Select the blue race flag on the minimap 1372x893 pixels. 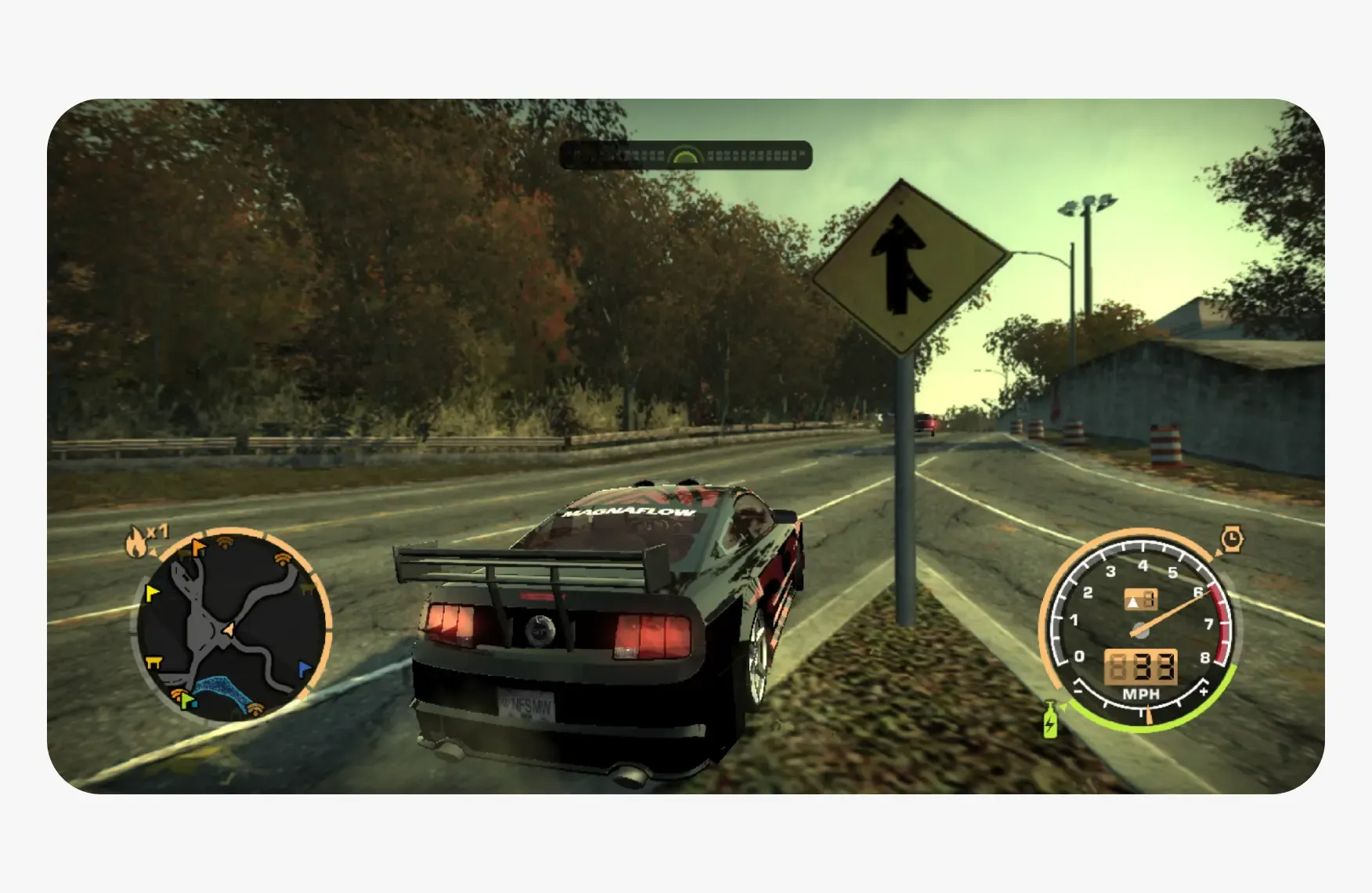coord(304,666)
